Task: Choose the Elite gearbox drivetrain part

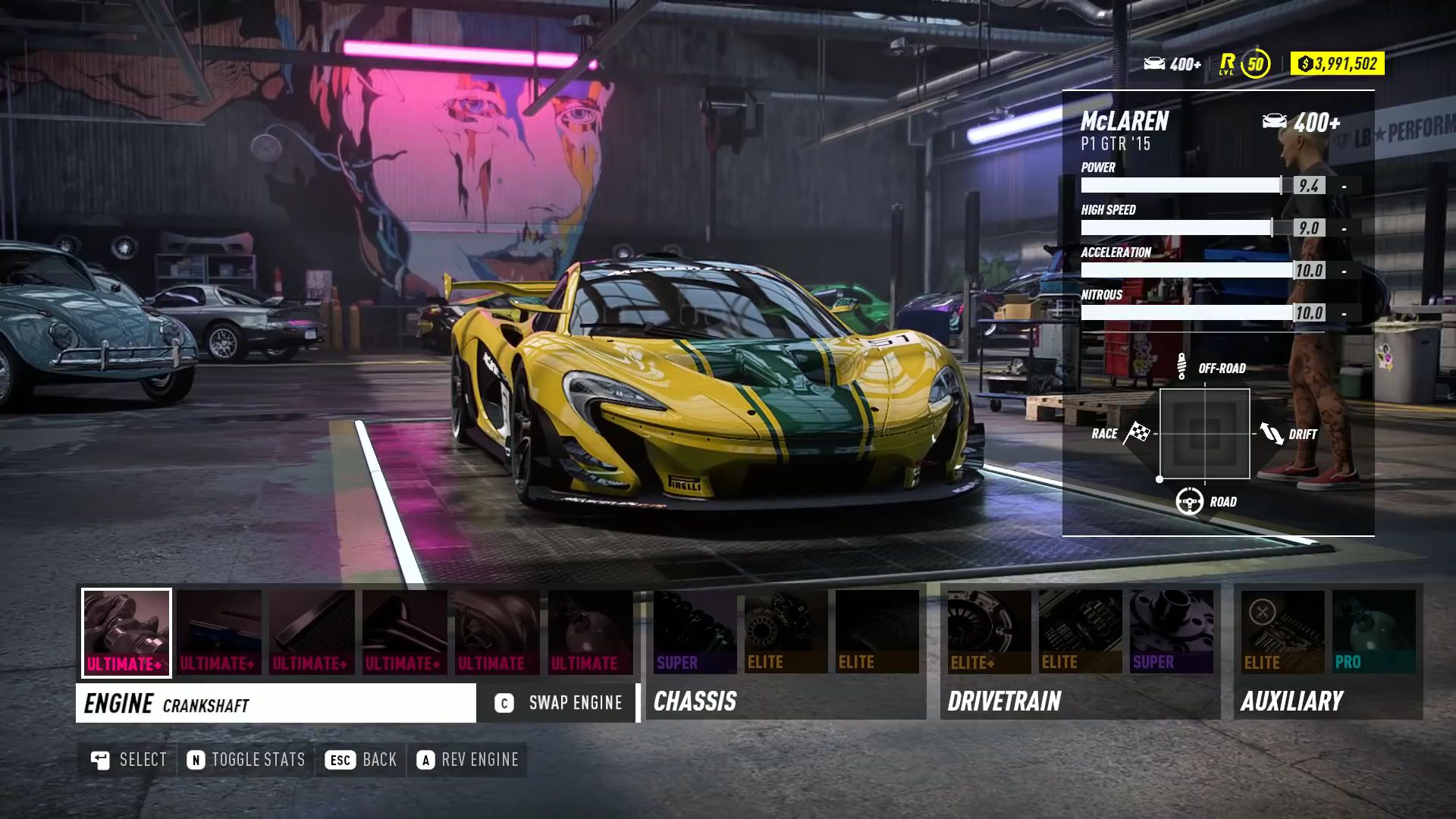Action: pos(1080,632)
